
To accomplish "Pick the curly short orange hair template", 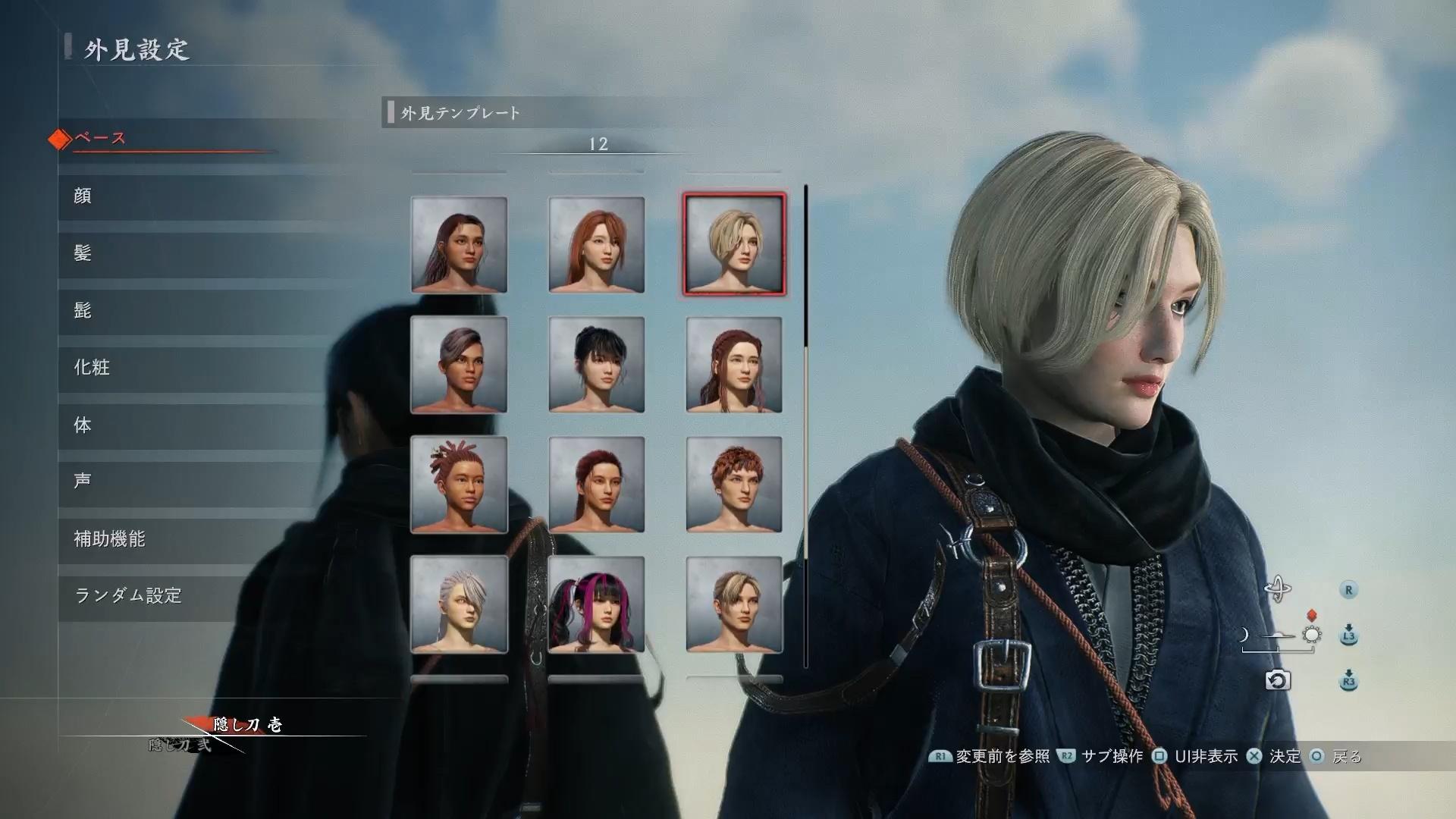I will (734, 485).
